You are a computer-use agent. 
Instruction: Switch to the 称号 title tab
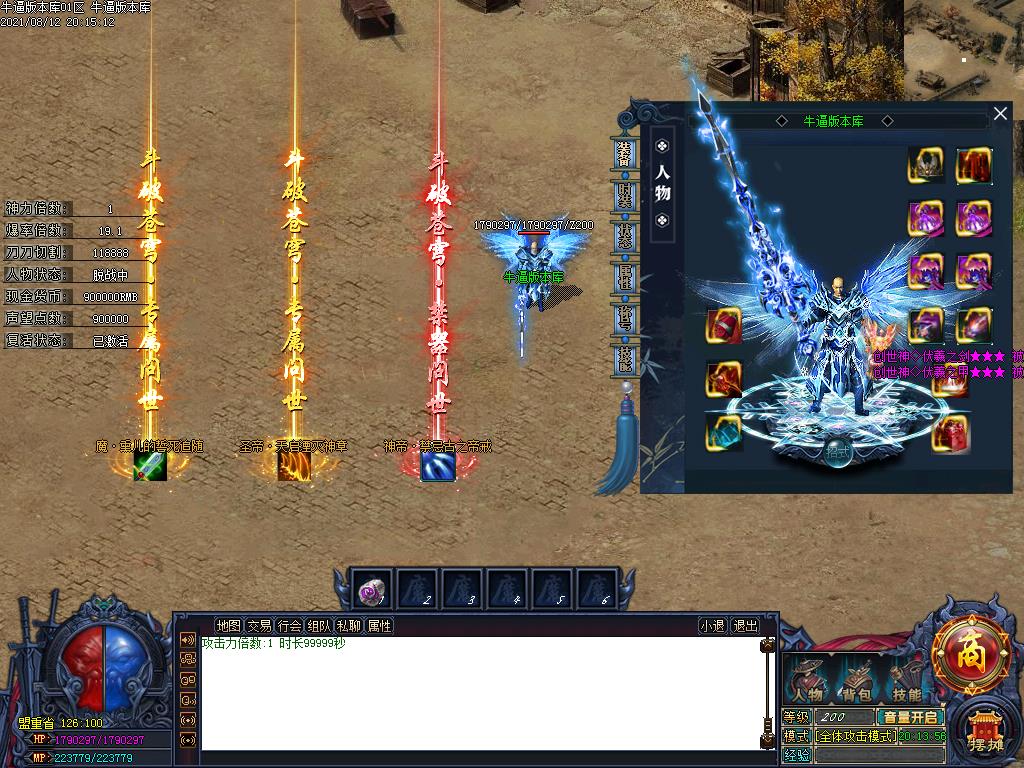624,318
